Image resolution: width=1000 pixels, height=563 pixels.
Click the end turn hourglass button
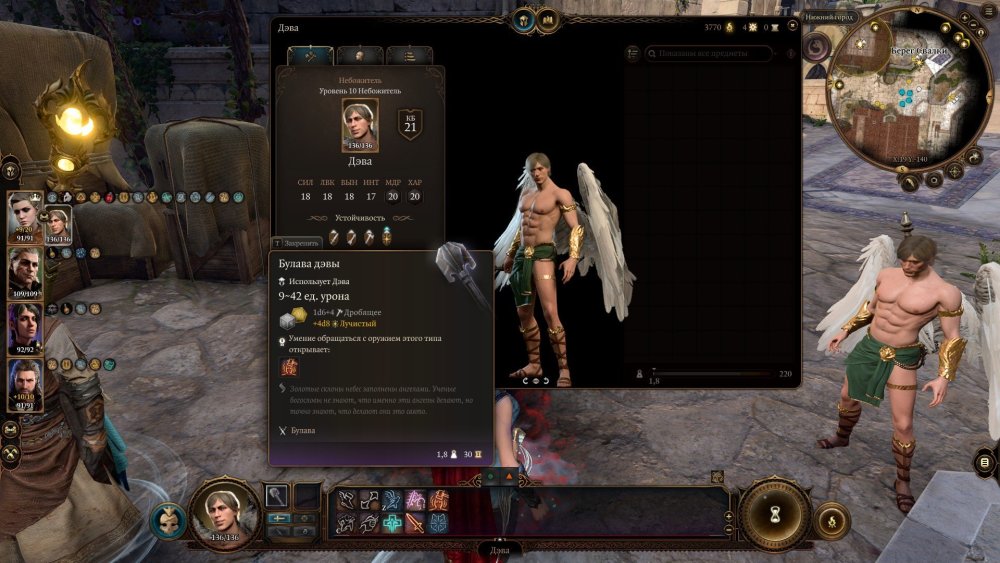[x=775, y=515]
